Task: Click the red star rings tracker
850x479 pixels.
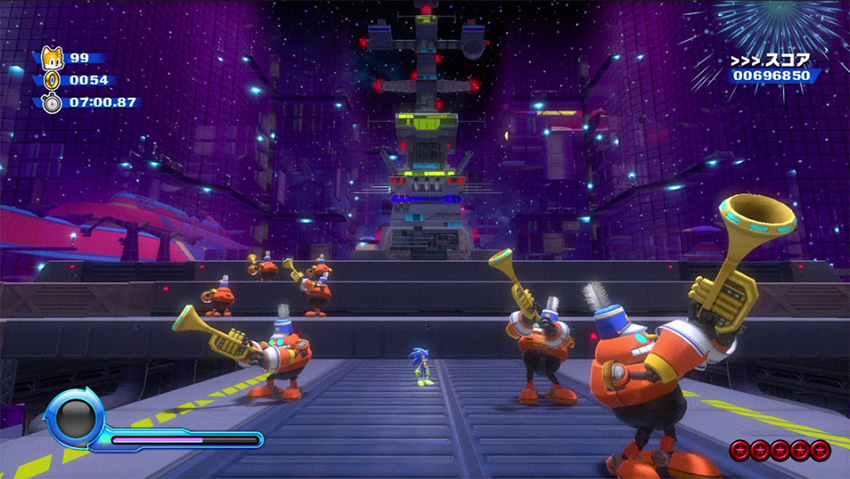Action: point(780,450)
